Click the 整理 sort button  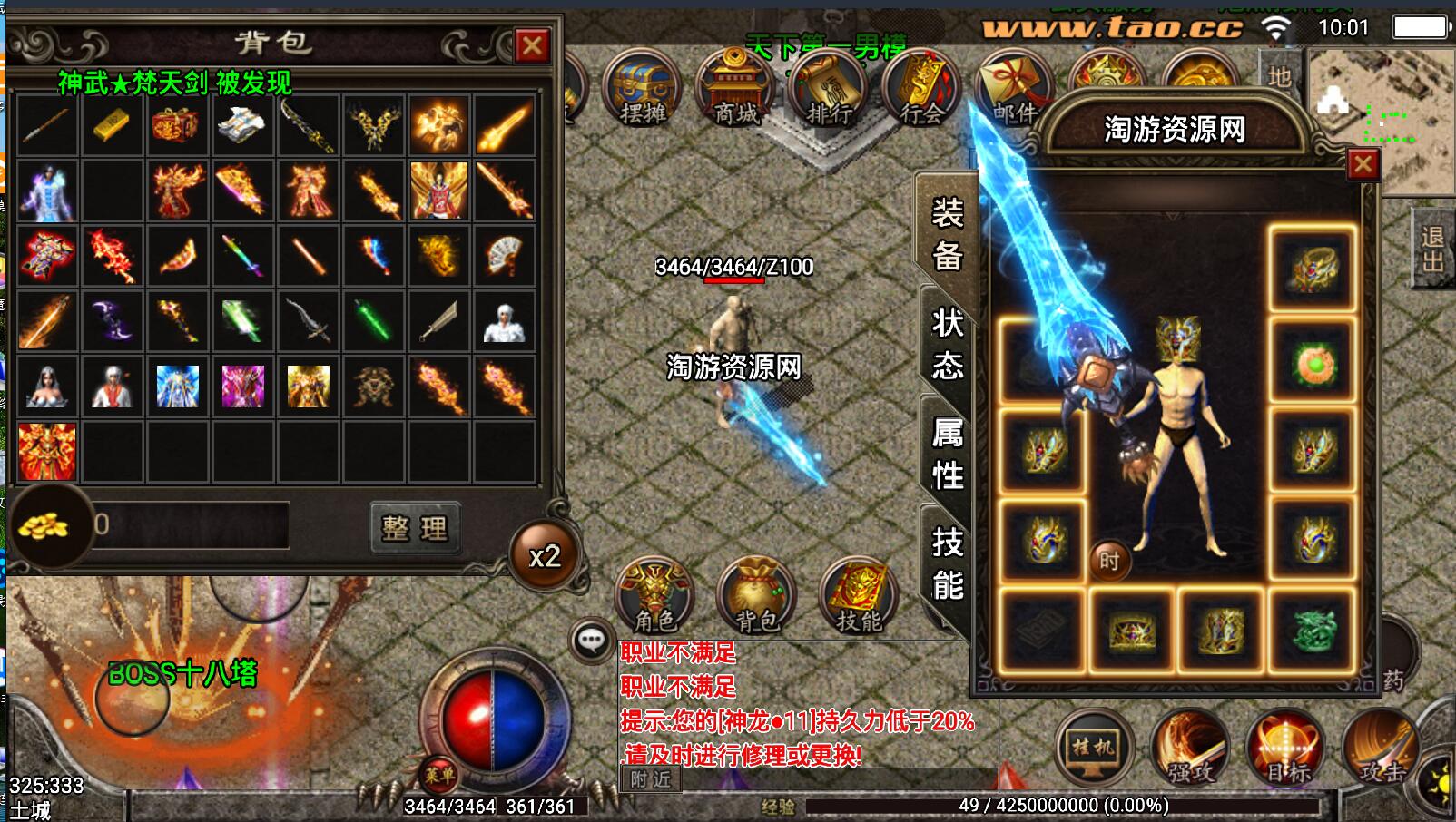click(x=415, y=527)
